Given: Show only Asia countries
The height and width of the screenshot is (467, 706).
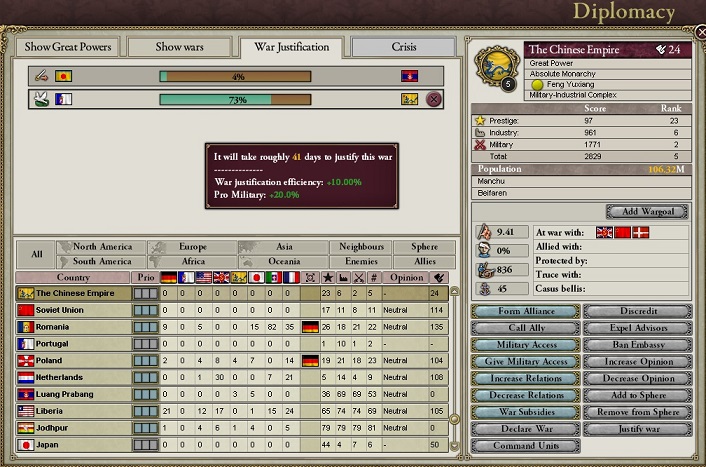Looking at the screenshot, I should [x=284, y=247].
